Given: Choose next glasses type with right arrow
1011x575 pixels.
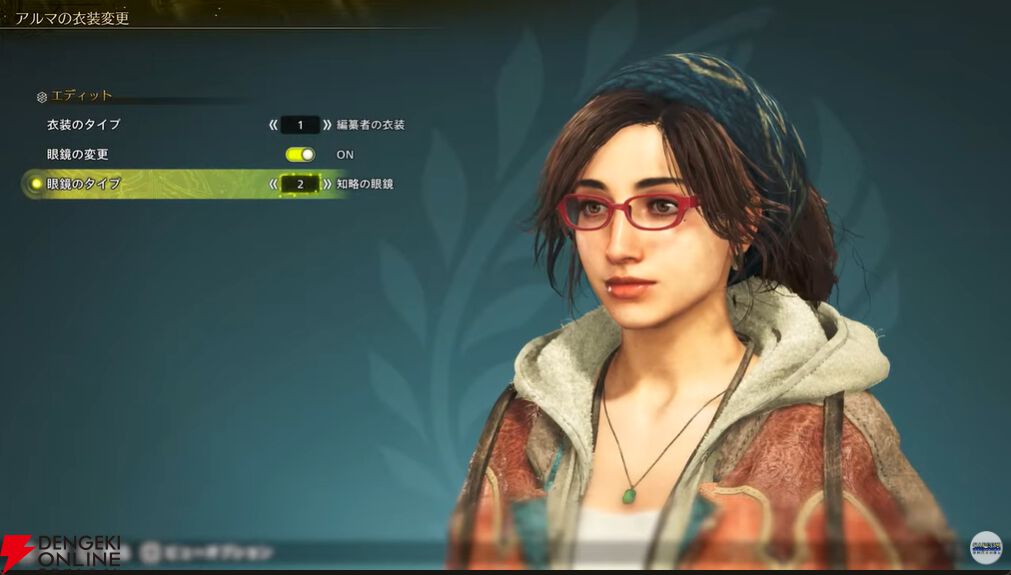Looking at the screenshot, I should coord(327,184).
